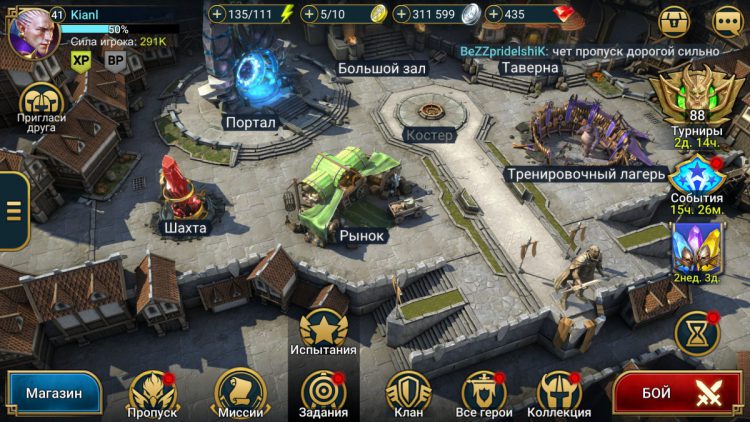Open the treasure chest icon
Screen dimensions: 750x422
[x=675, y=20]
